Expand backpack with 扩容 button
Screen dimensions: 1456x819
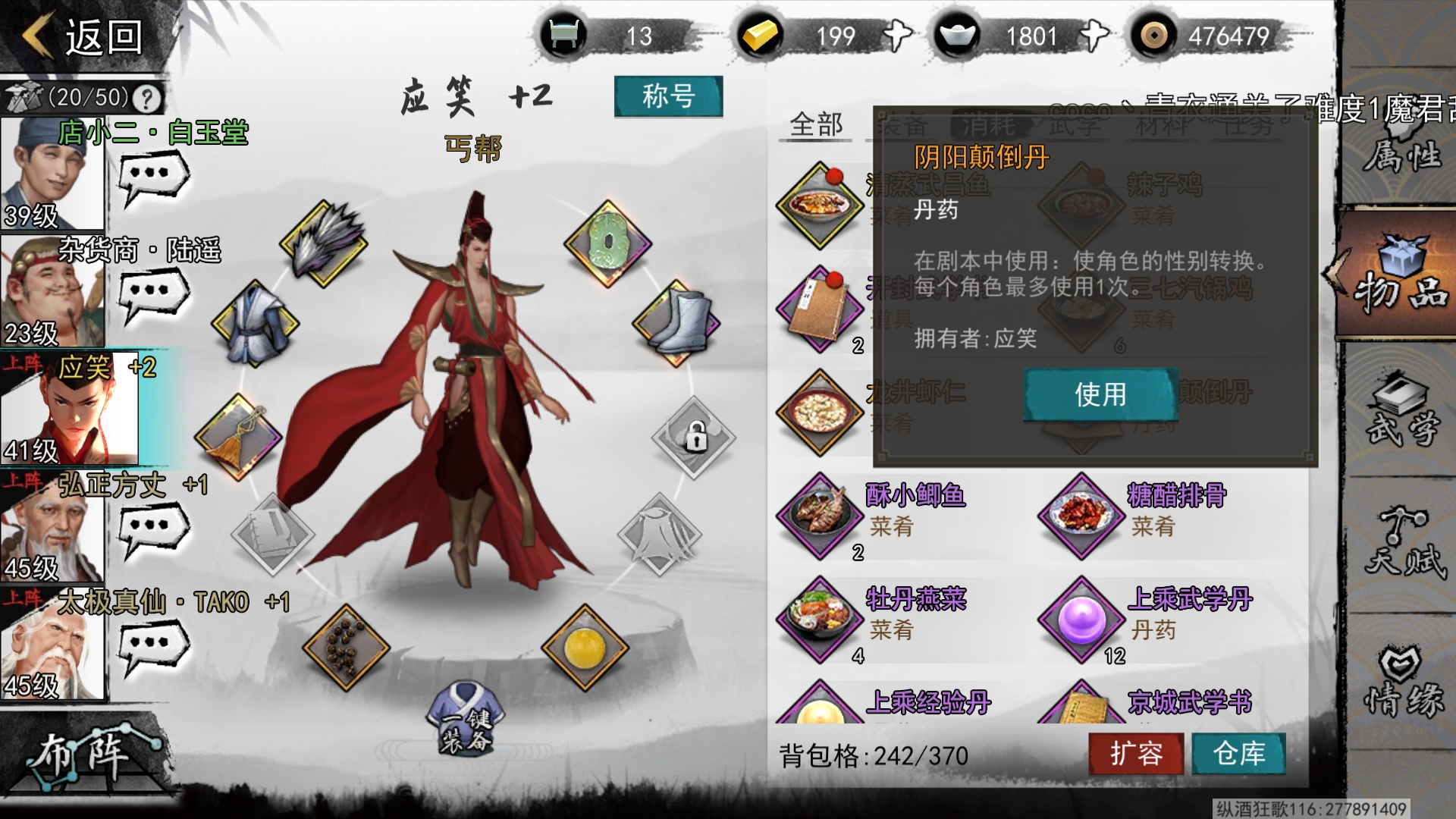[x=1136, y=754]
